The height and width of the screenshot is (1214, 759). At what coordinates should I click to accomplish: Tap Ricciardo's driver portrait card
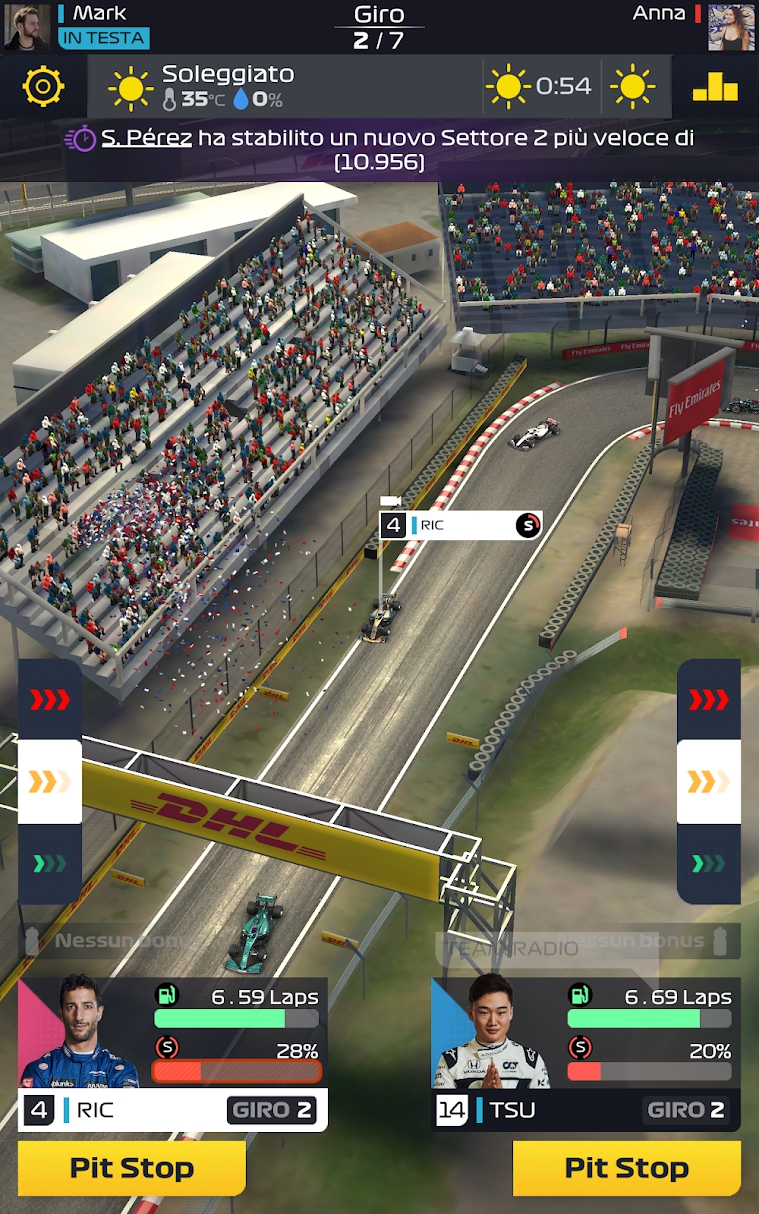(80, 1035)
